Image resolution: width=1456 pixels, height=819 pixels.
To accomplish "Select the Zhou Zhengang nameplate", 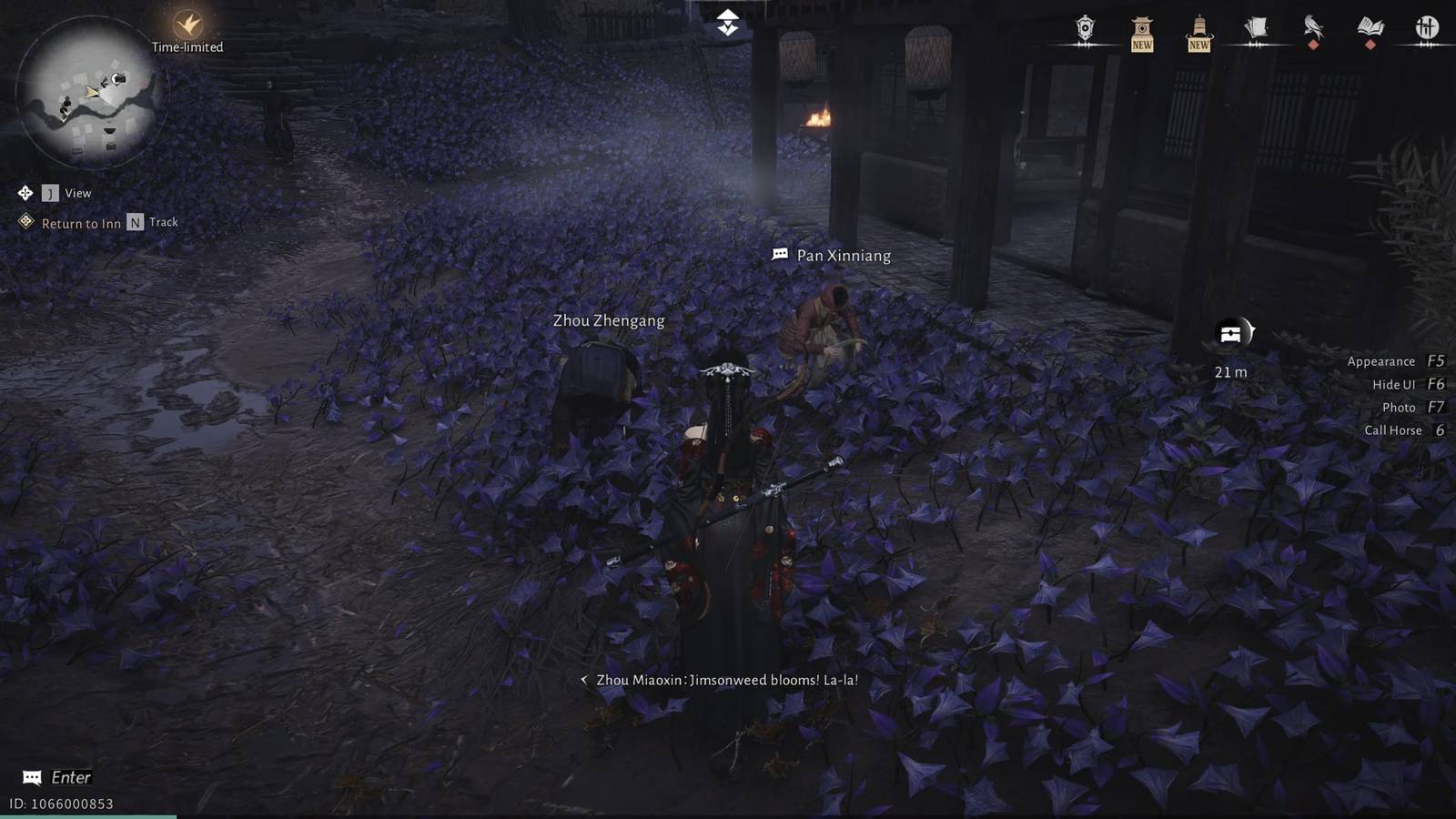I will point(608,320).
